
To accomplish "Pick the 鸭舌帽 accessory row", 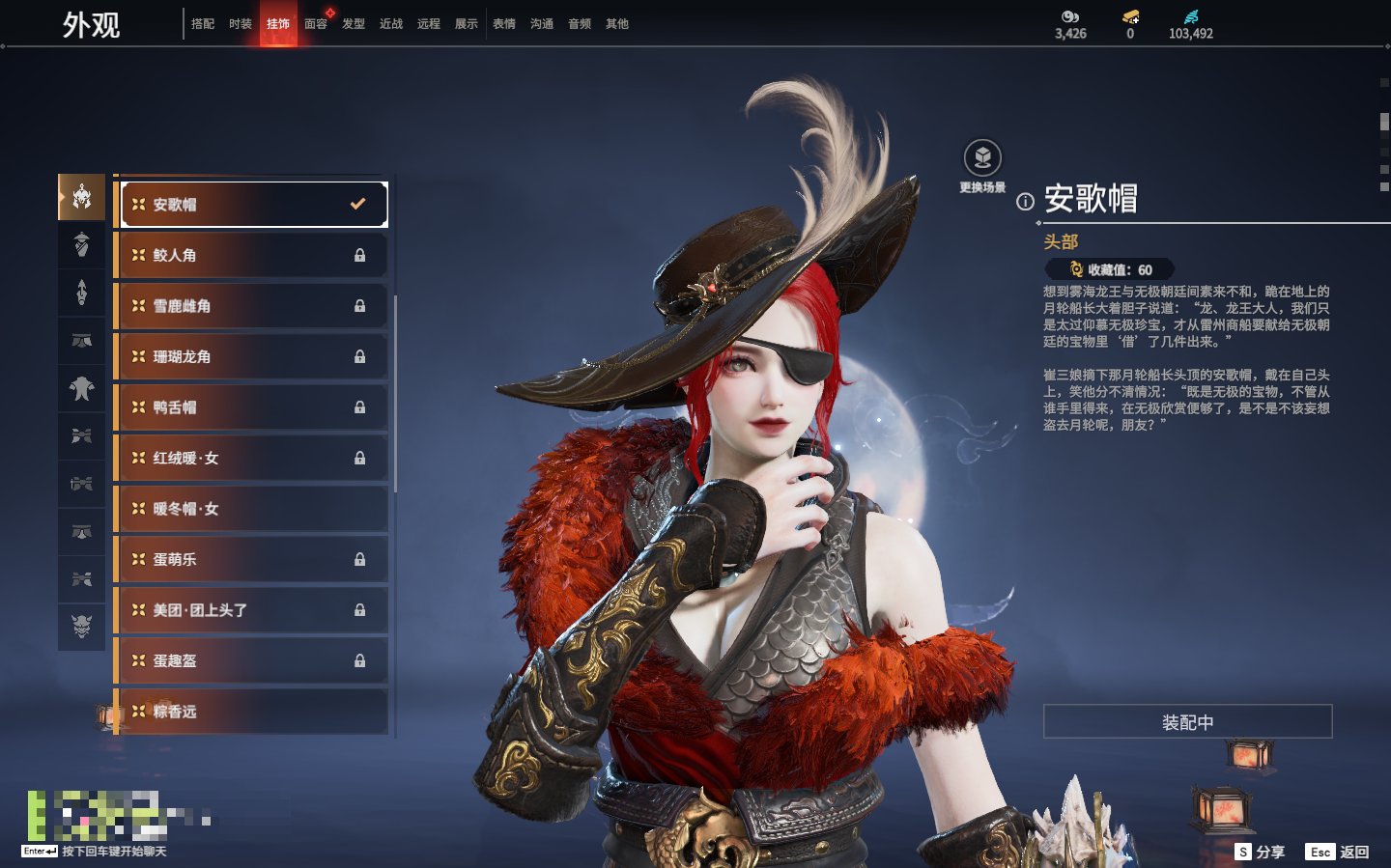I will (x=251, y=407).
